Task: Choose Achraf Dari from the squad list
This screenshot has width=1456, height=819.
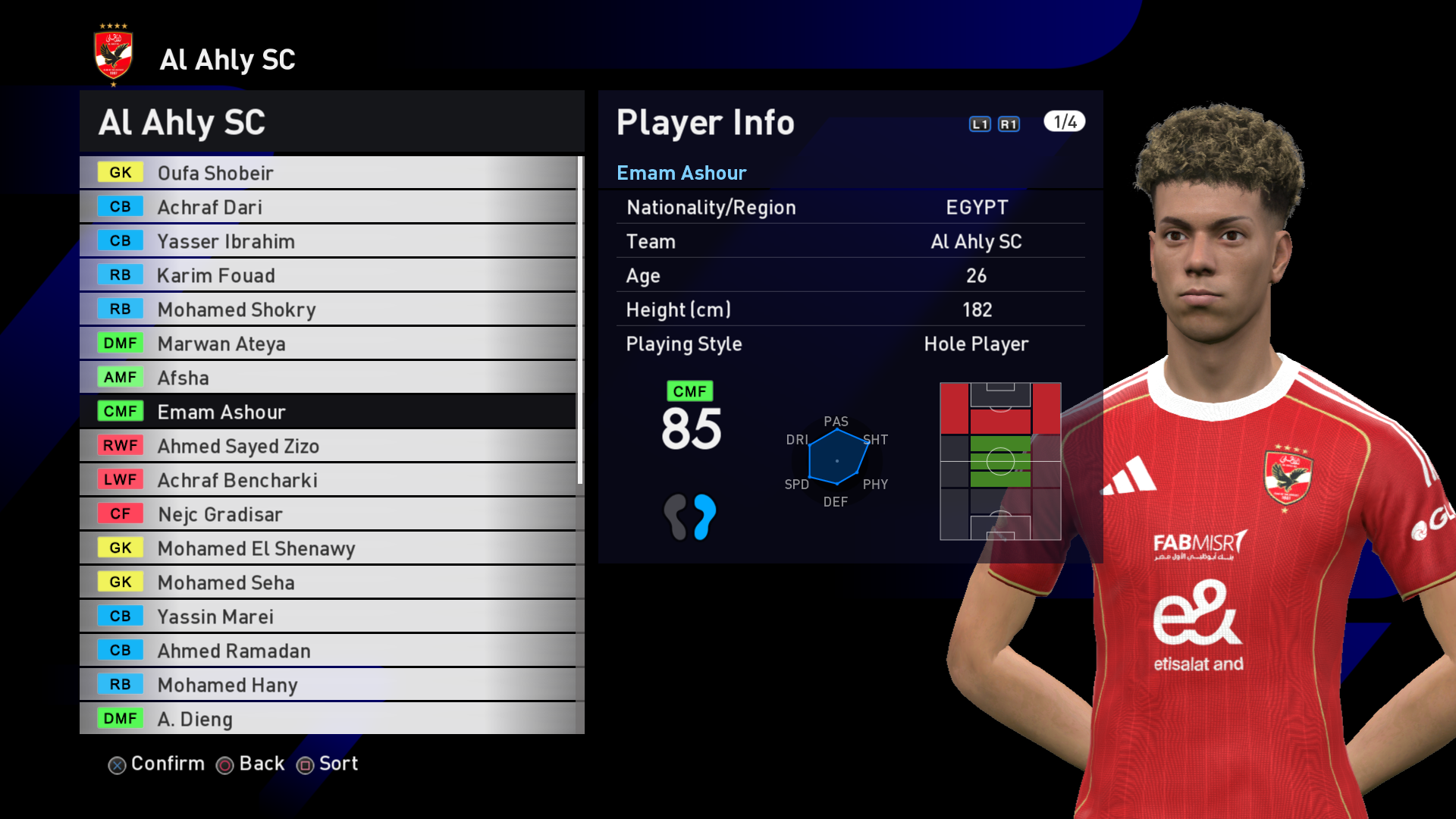Action: pos(328,207)
